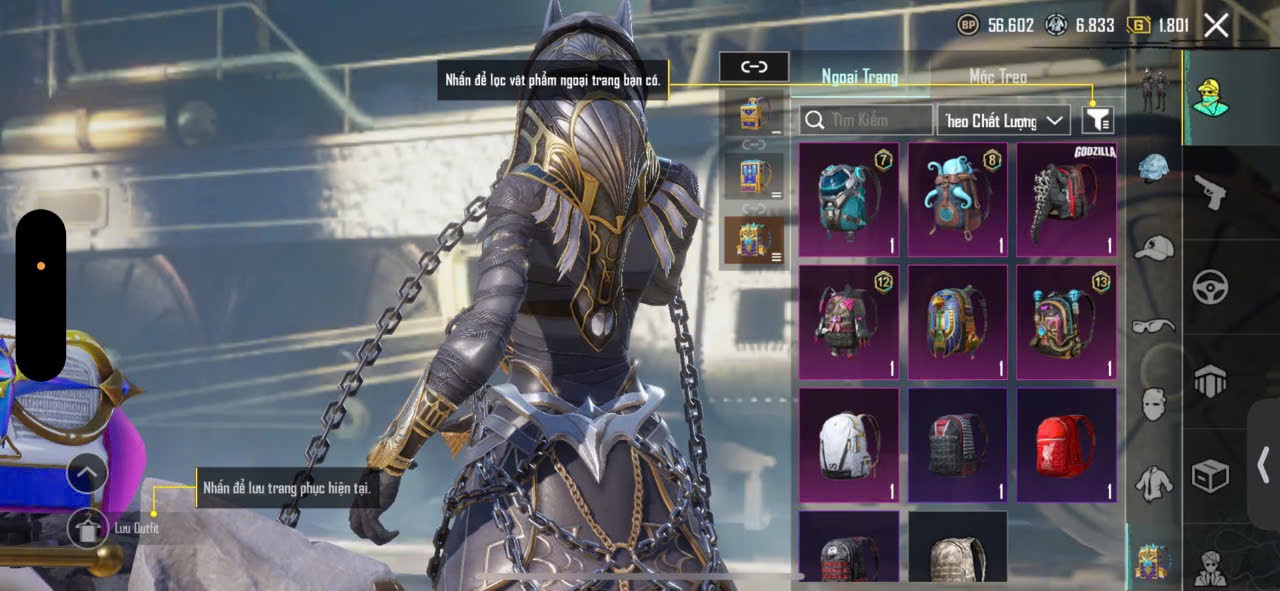The width and height of the screenshot is (1280, 591).
Task: Switch to the Ngoại Trang tab
Action: coord(859,76)
